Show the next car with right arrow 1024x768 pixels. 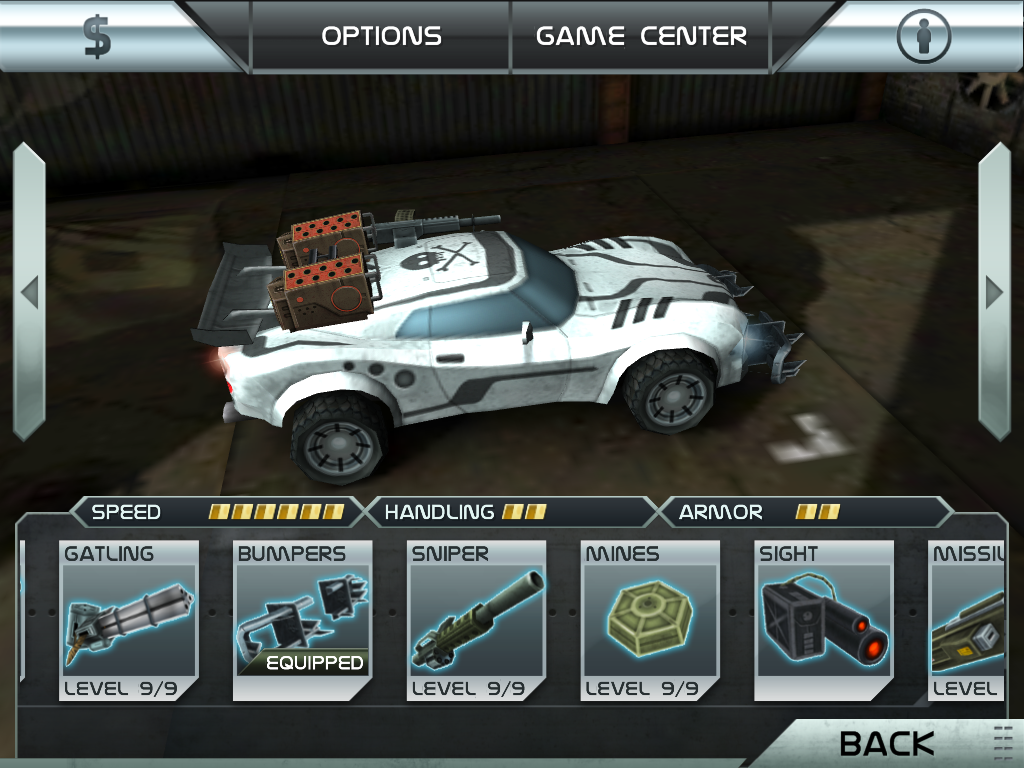coord(994,292)
